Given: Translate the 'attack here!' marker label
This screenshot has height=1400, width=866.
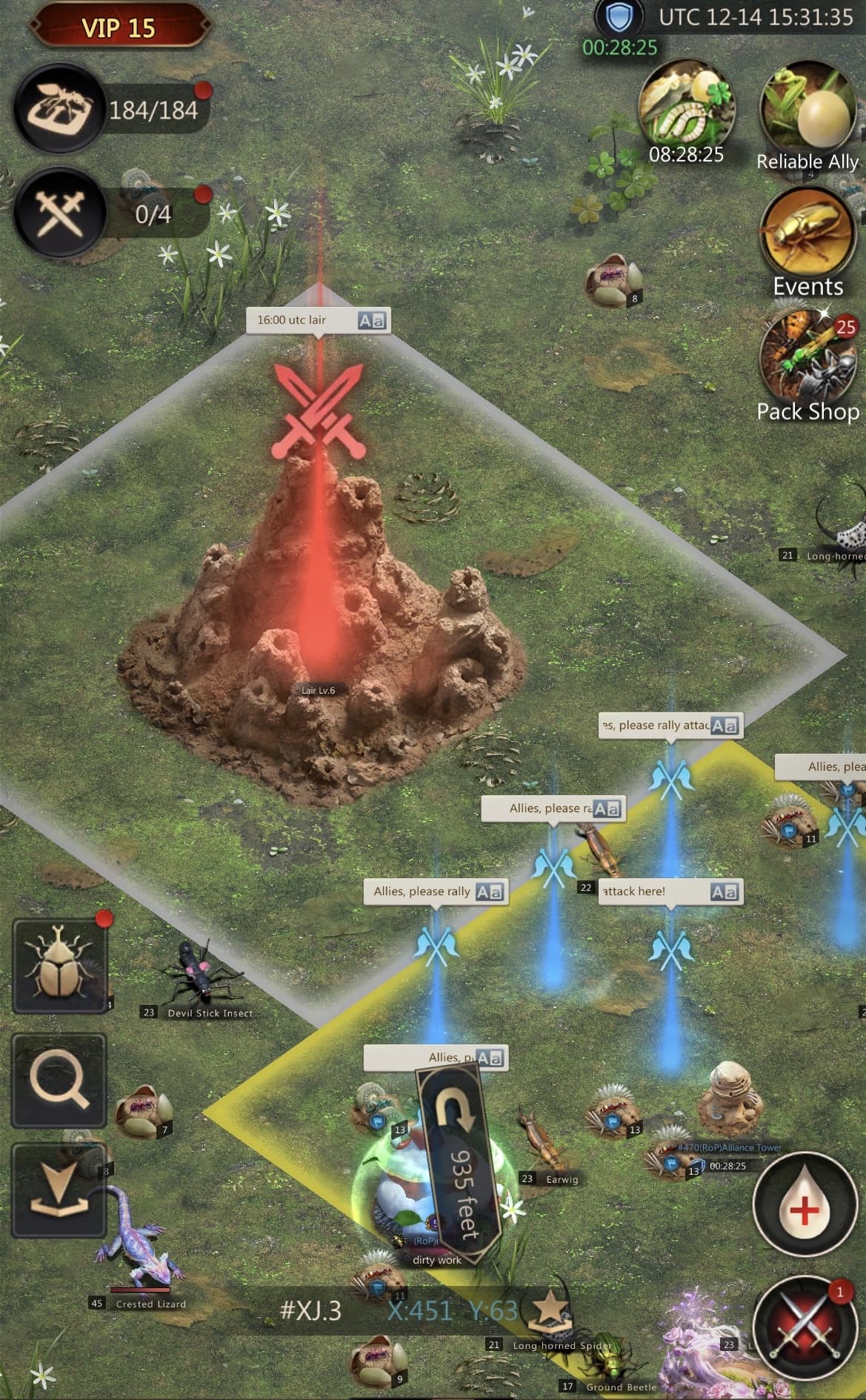Looking at the screenshot, I should pyautogui.click(x=724, y=892).
